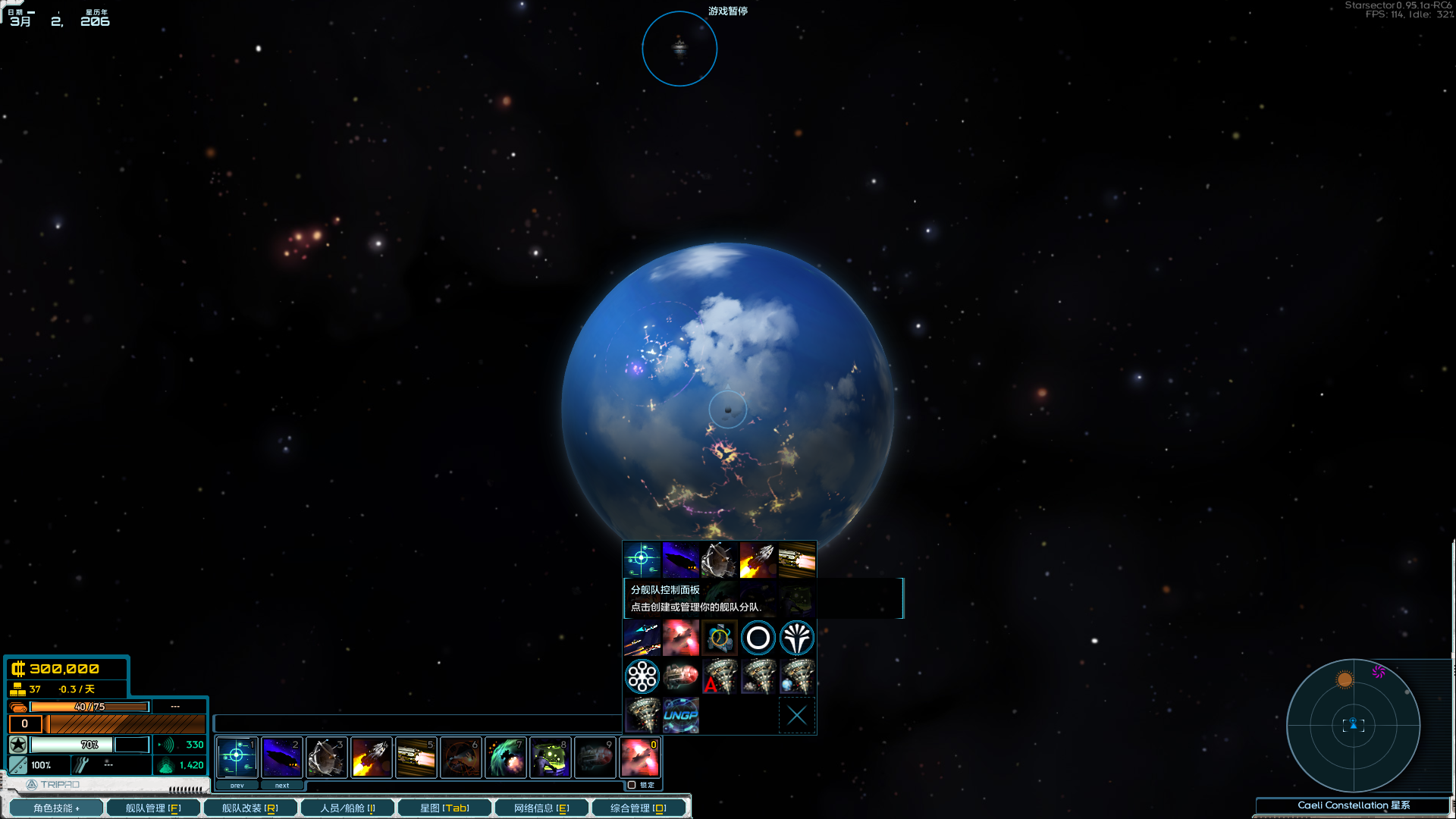Switch to previous ability bar with prev
This screenshot has height=819, width=1456.
coord(237,786)
